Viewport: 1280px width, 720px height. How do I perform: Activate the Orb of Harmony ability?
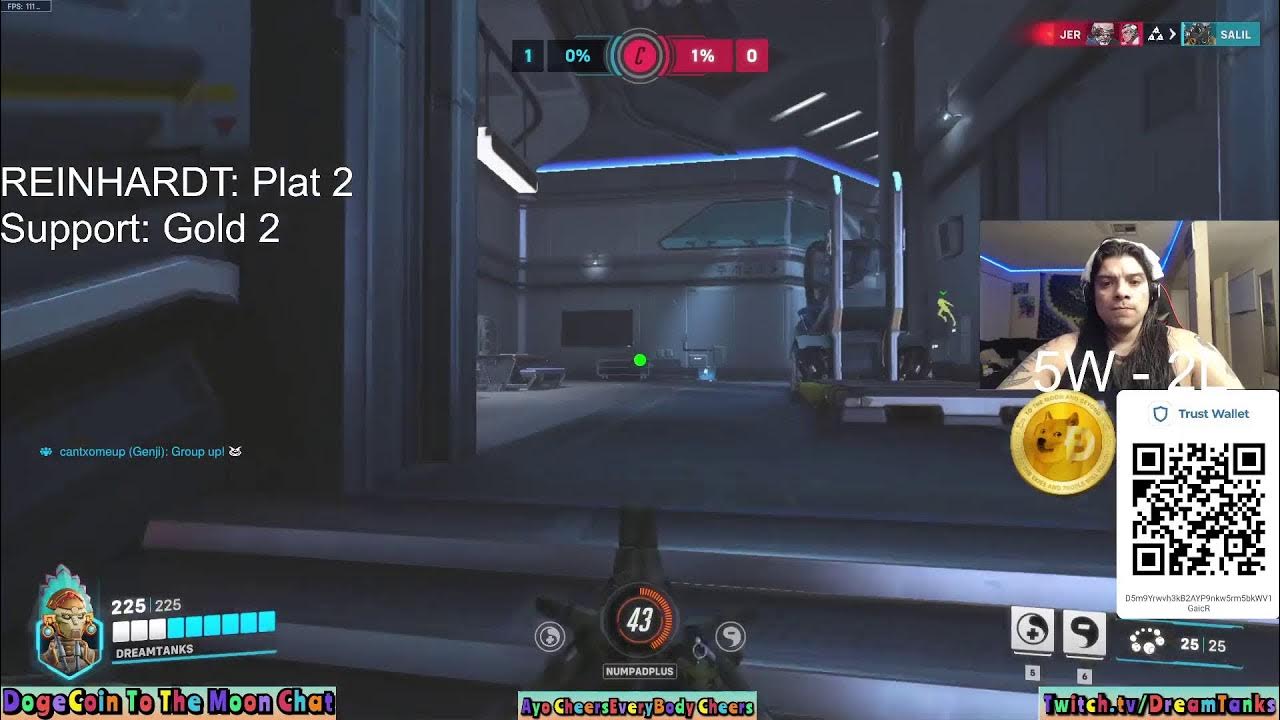(1032, 631)
